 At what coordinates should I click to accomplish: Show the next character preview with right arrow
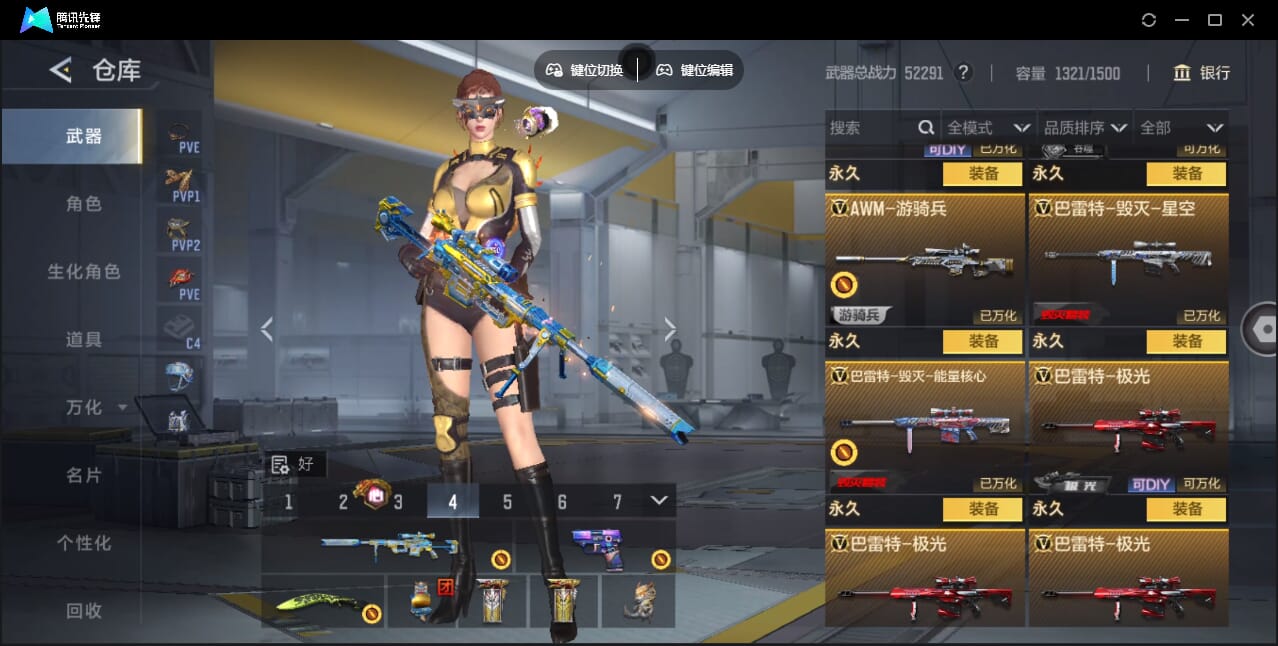(x=670, y=328)
